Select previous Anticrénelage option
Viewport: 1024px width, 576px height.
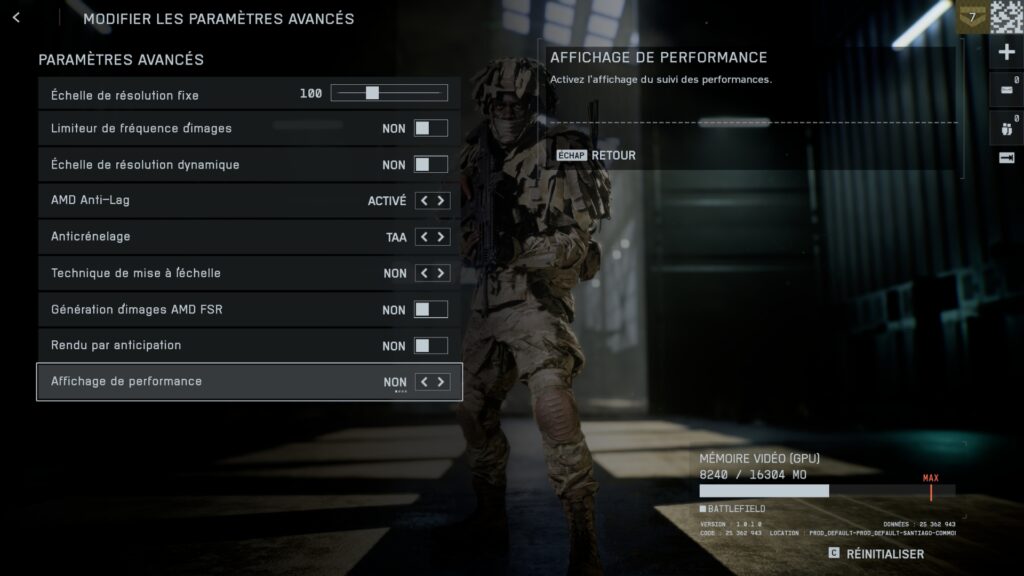tap(424, 237)
